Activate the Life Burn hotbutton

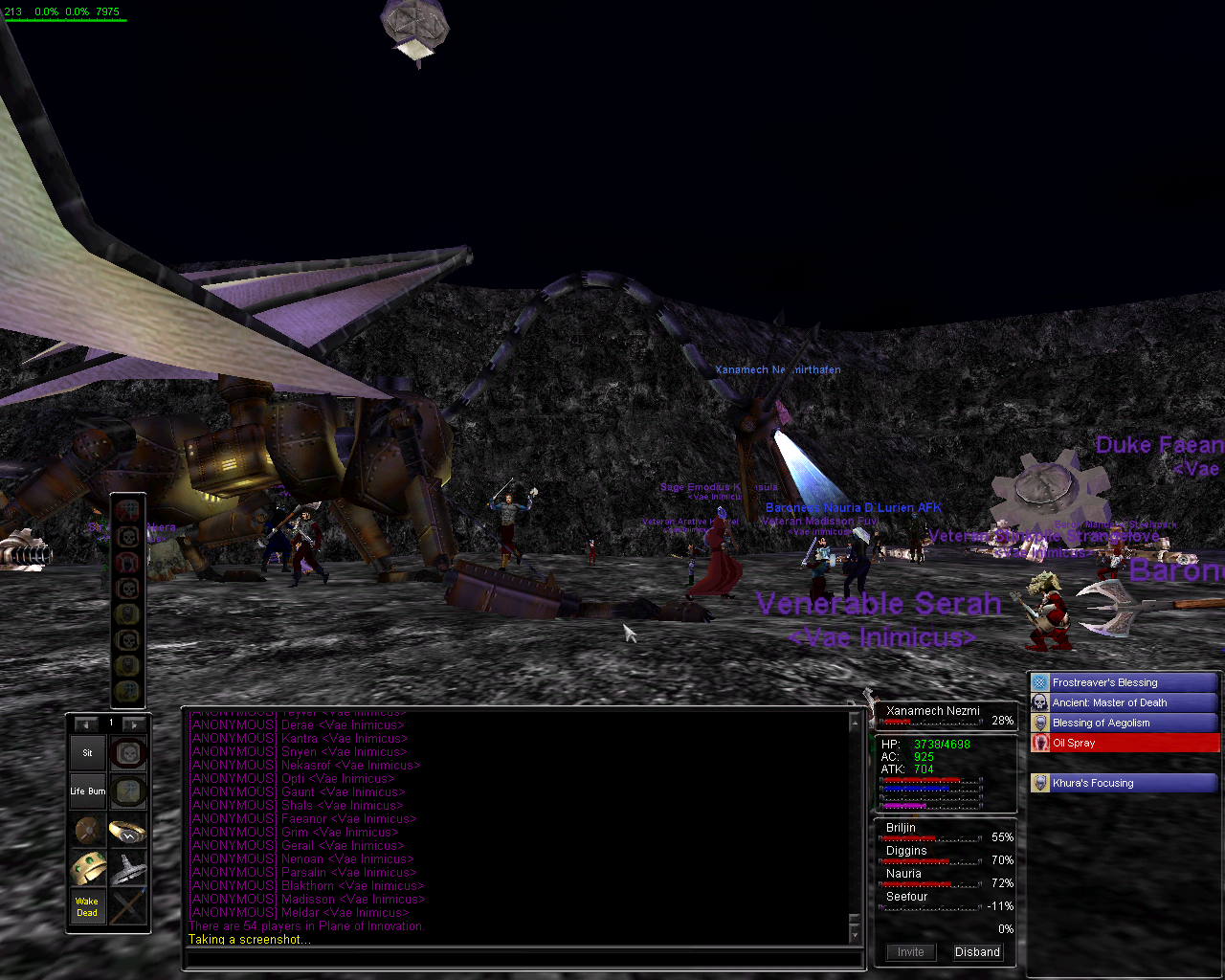(x=87, y=791)
